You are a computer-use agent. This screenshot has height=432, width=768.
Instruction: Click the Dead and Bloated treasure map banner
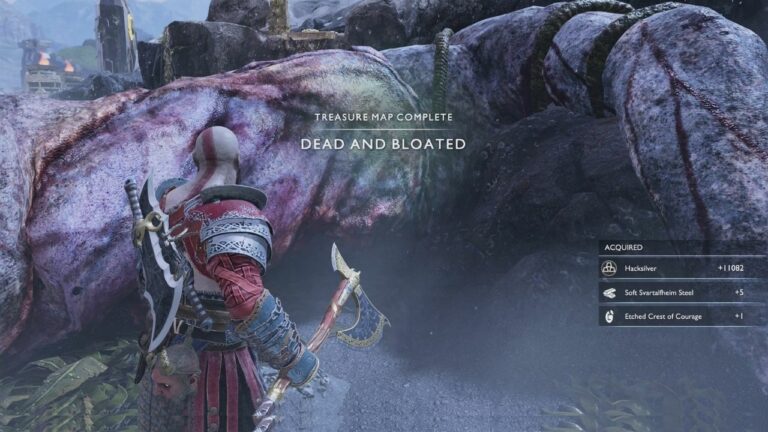click(383, 144)
